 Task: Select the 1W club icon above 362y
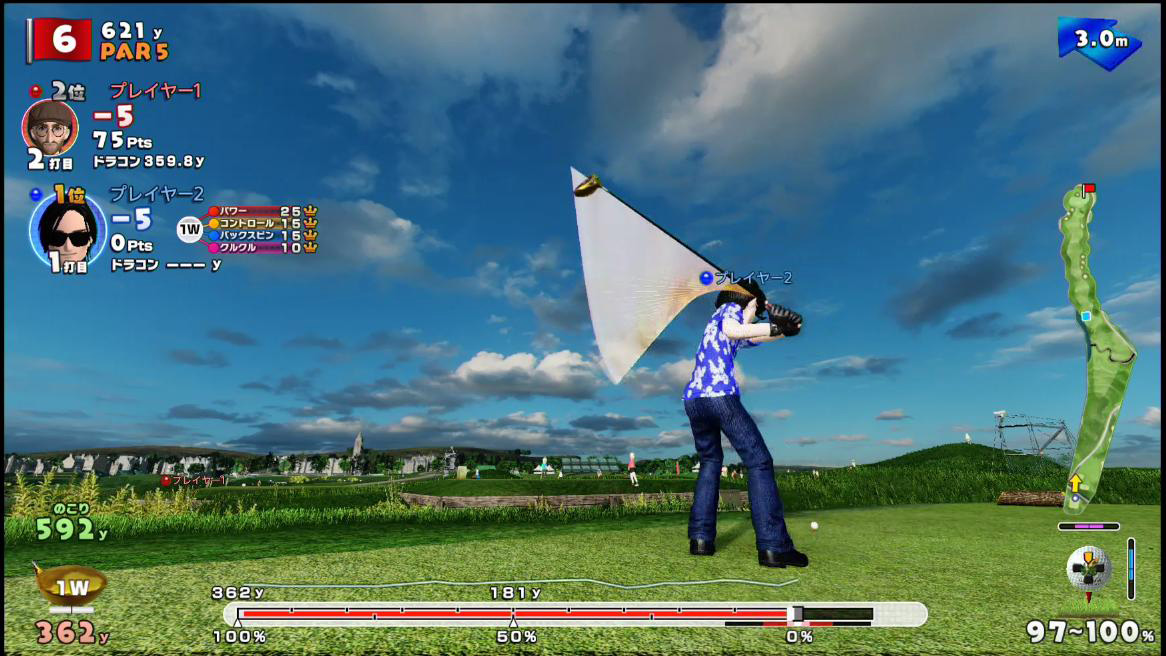click(70, 587)
